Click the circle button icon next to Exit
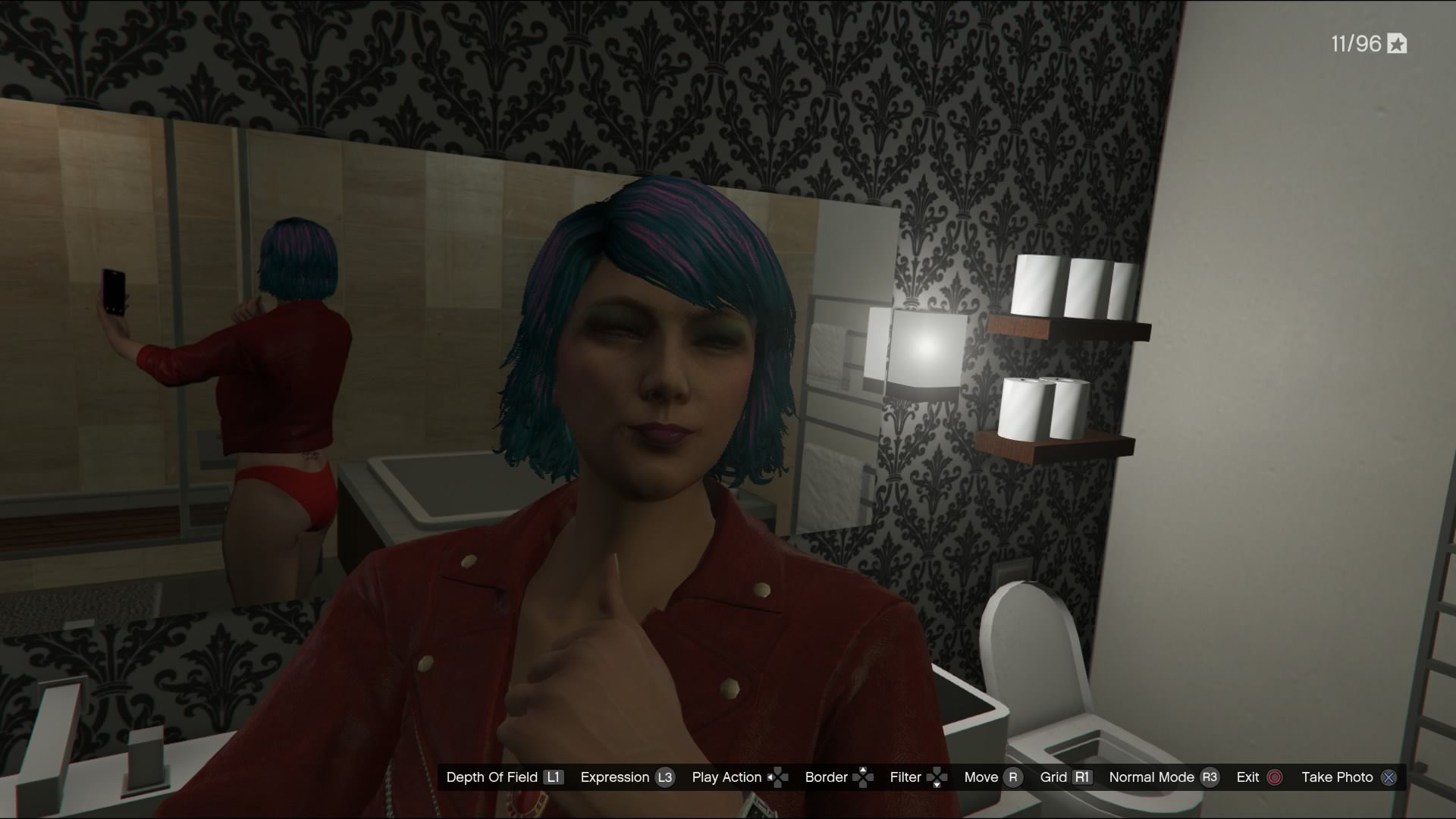Image resolution: width=1456 pixels, height=819 pixels. coord(1273,777)
